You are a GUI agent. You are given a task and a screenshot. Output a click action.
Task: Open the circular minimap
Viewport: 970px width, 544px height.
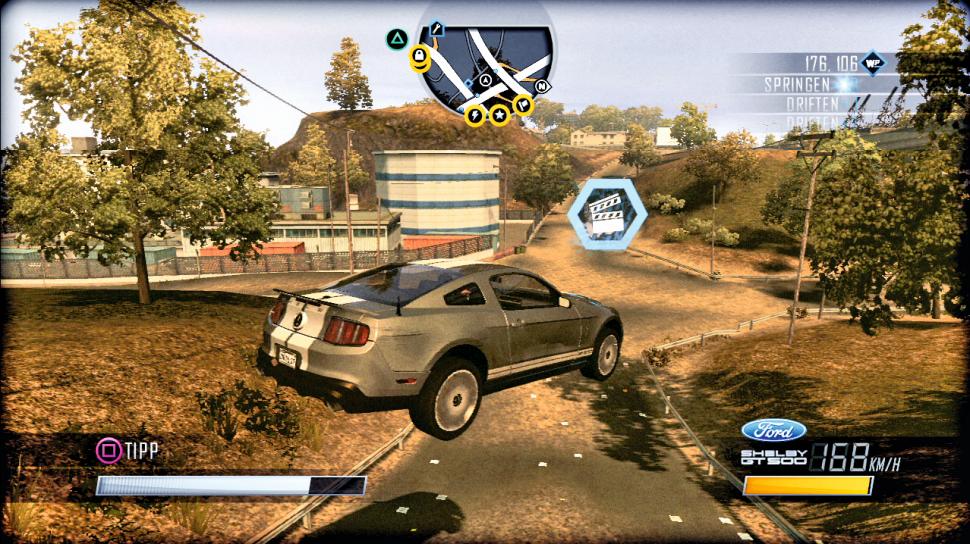click(485, 62)
